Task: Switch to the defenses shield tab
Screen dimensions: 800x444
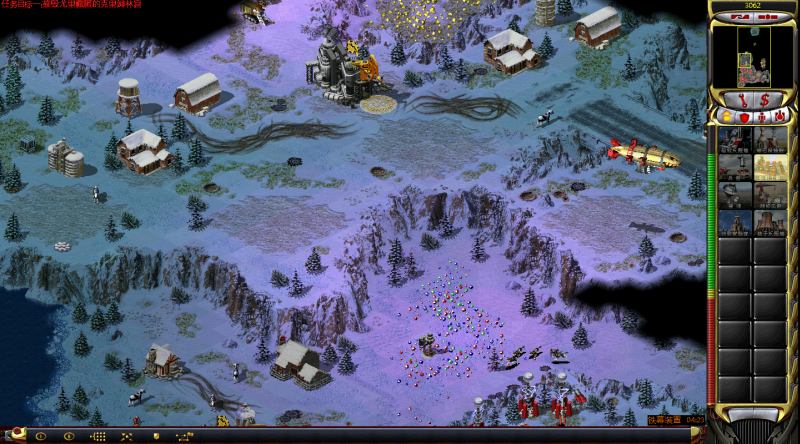Action: click(x=744, y=117)
